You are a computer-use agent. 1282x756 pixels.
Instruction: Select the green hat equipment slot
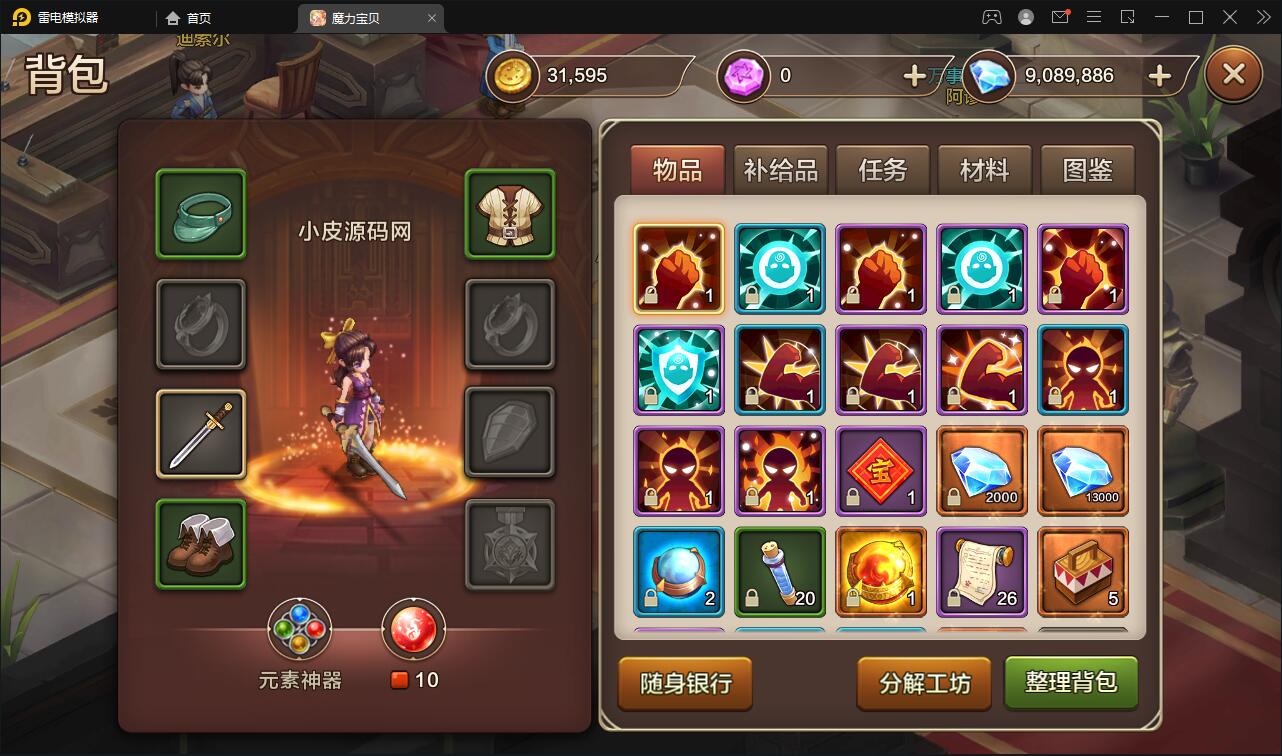200,215
